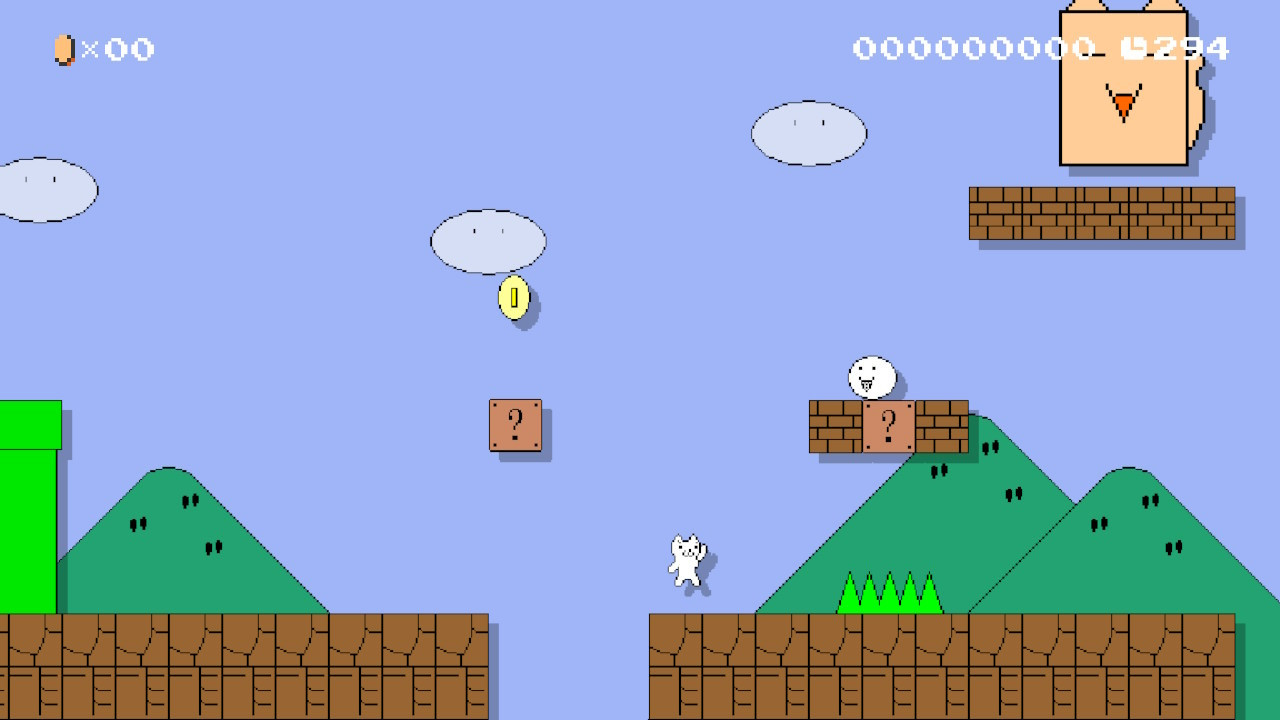Click the brick row left of the question block
The width and height of the screenshot is (1280, 720).
pyautogui.click(x=833, y=427)
